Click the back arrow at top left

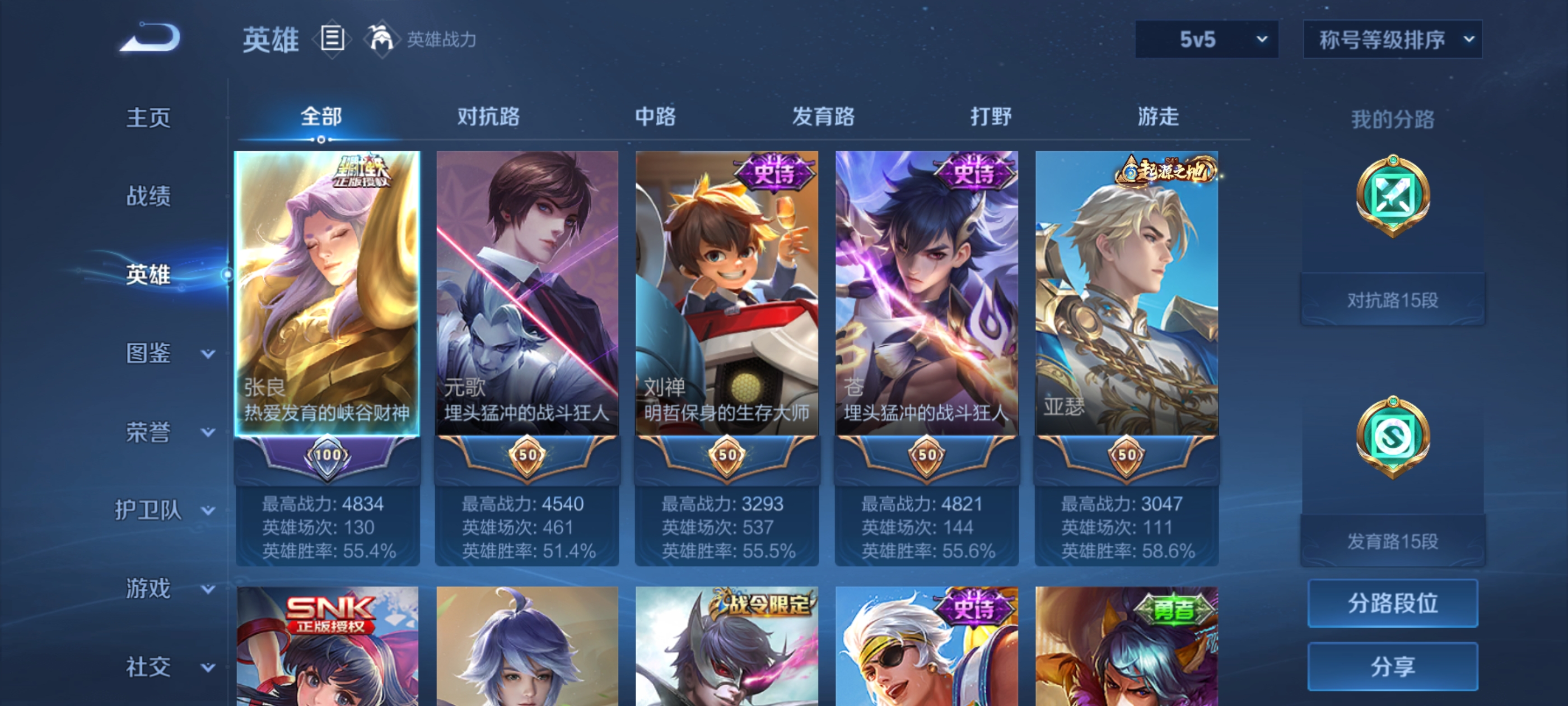click(150, 38)
